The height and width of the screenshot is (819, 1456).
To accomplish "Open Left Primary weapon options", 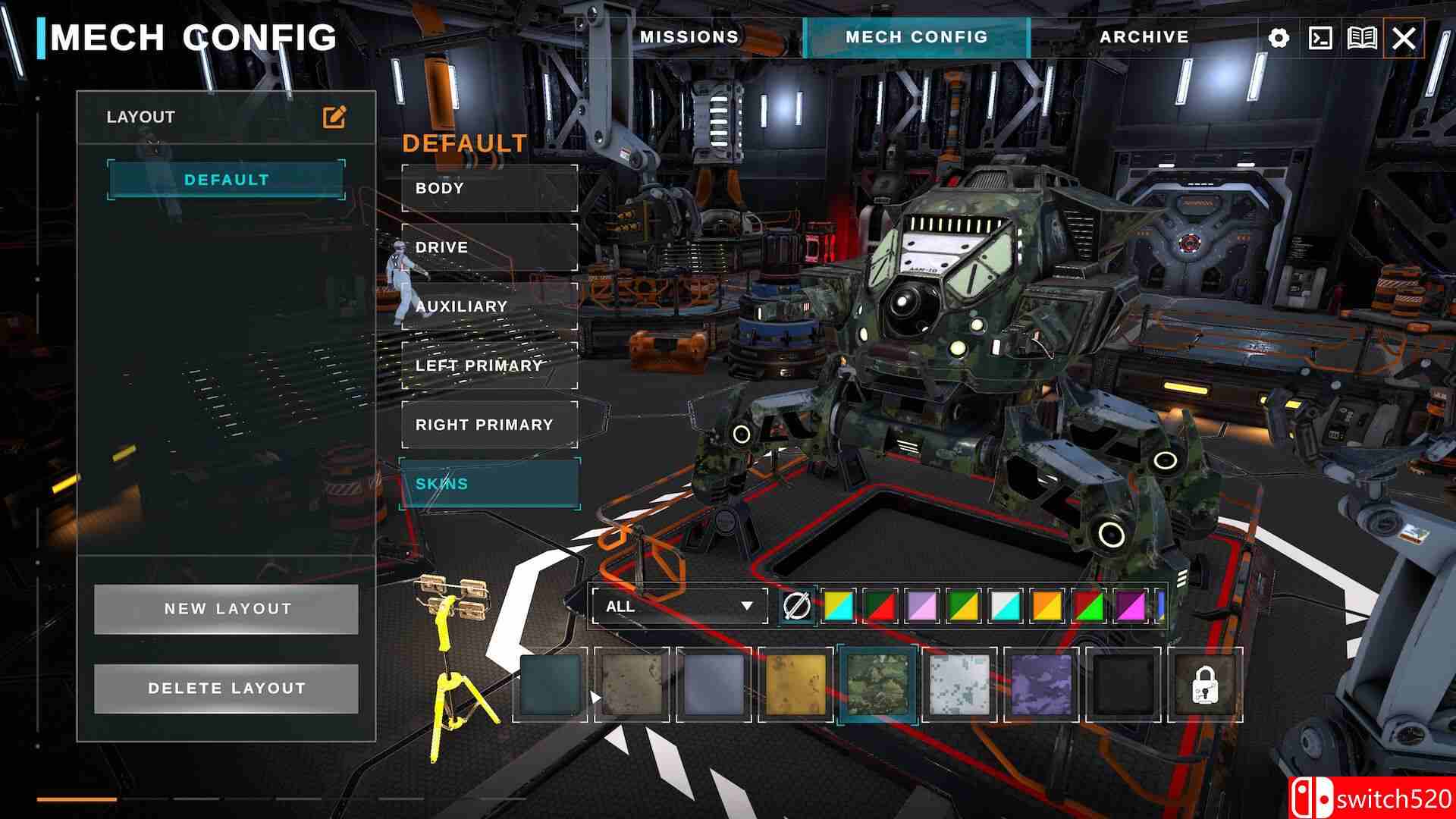I will [489, 366].
